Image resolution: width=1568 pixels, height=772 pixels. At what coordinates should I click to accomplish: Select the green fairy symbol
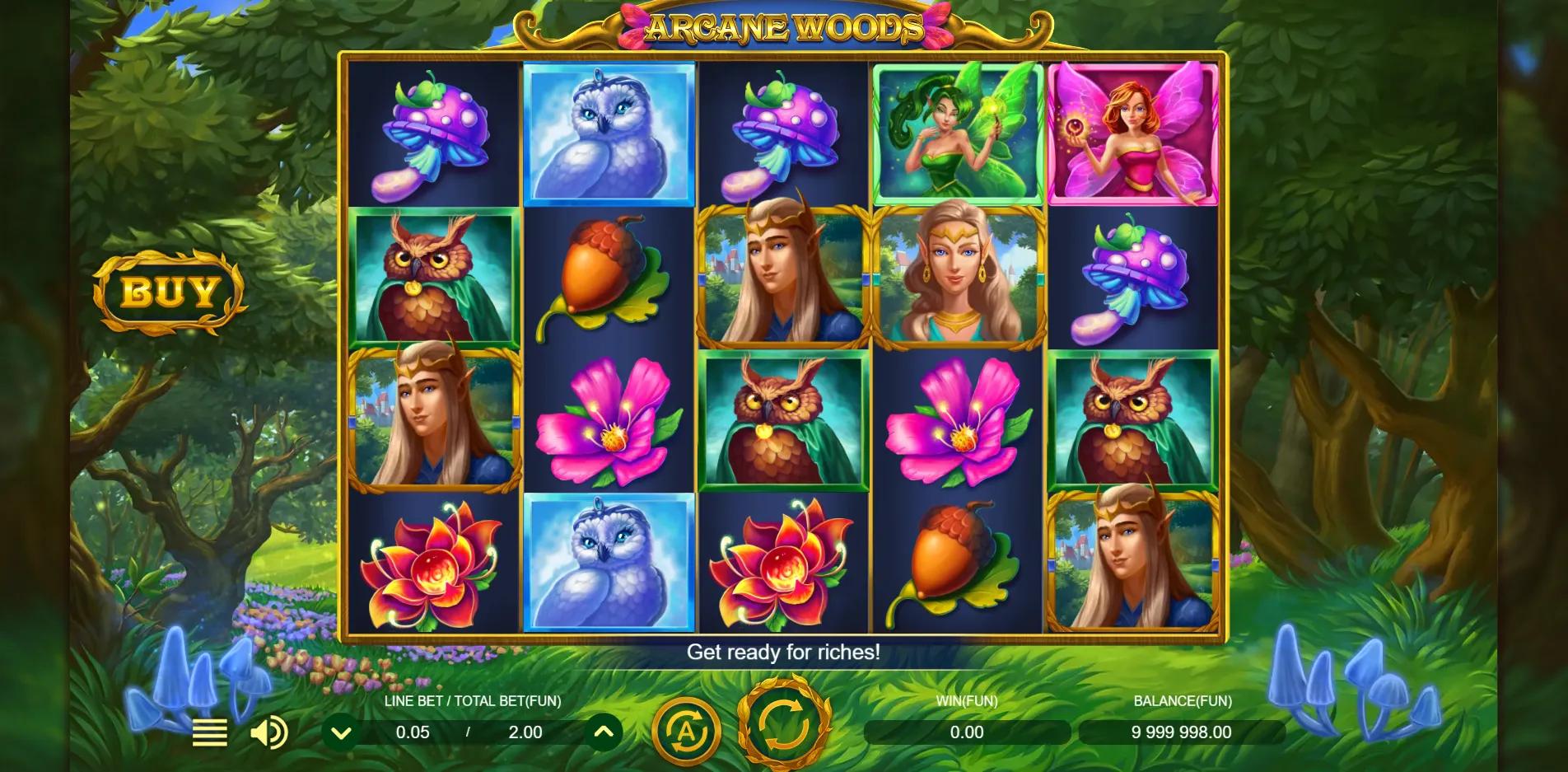tap(958, 132)
